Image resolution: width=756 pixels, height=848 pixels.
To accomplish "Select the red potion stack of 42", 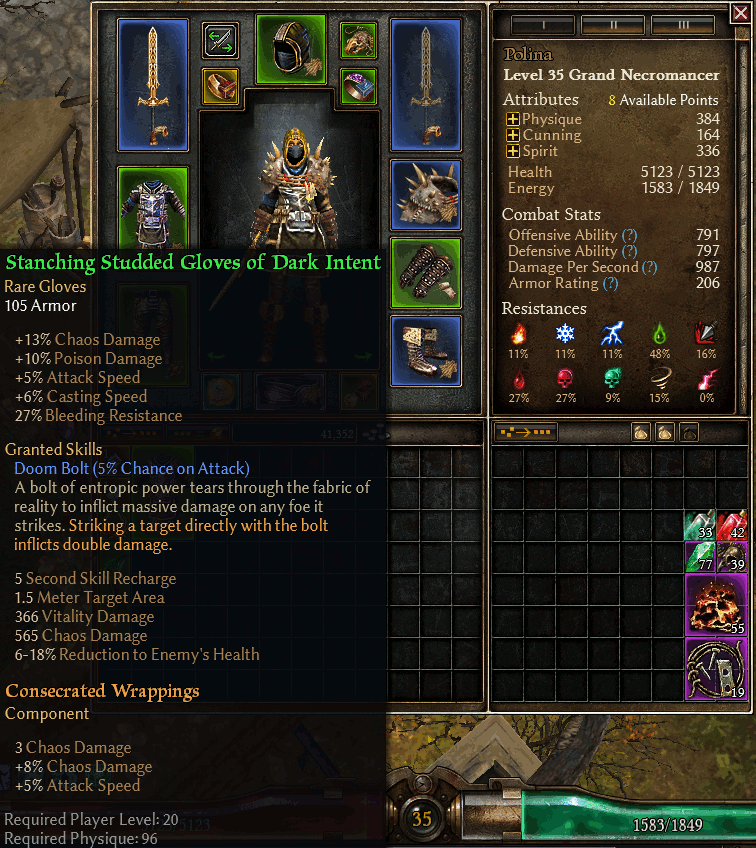I will pyautogui.click(x=731, y=524).
